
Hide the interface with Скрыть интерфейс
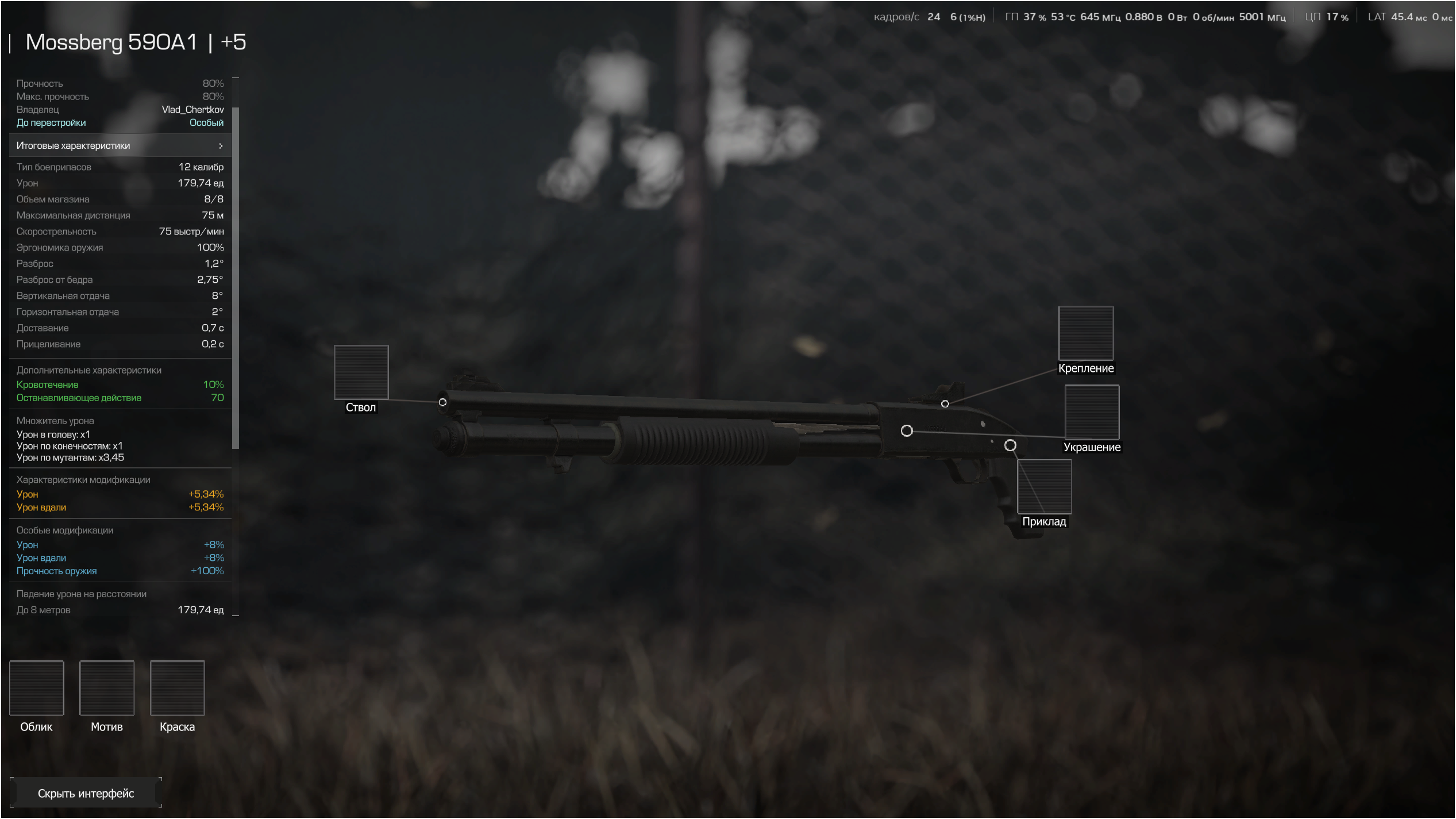click(86, 793)
